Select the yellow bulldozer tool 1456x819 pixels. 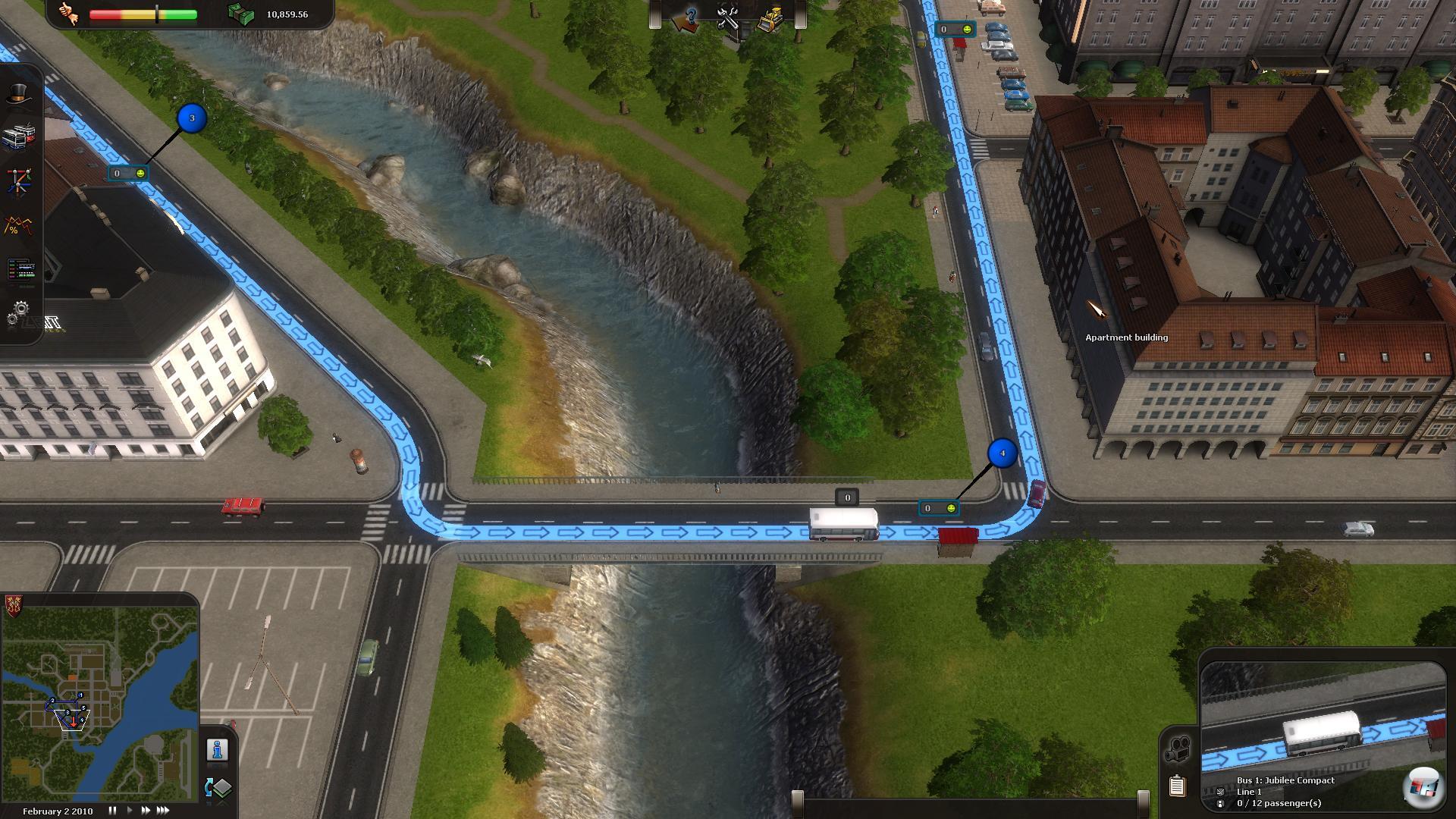(x=770, y=18)
